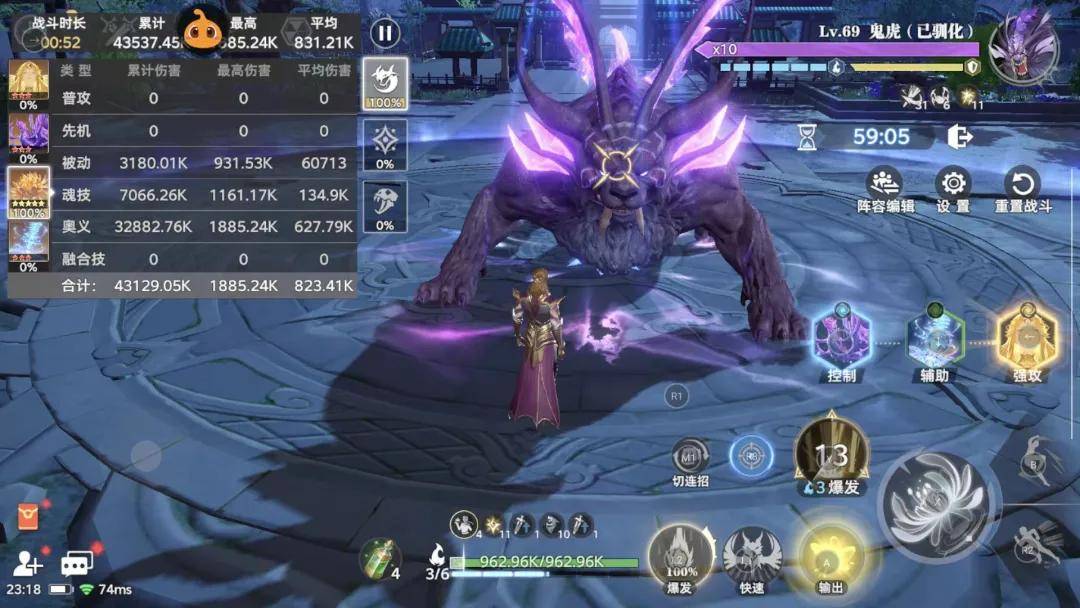Exit the battle via the door icon
The height and width of the screenshot is (608, 1080).
960,136
